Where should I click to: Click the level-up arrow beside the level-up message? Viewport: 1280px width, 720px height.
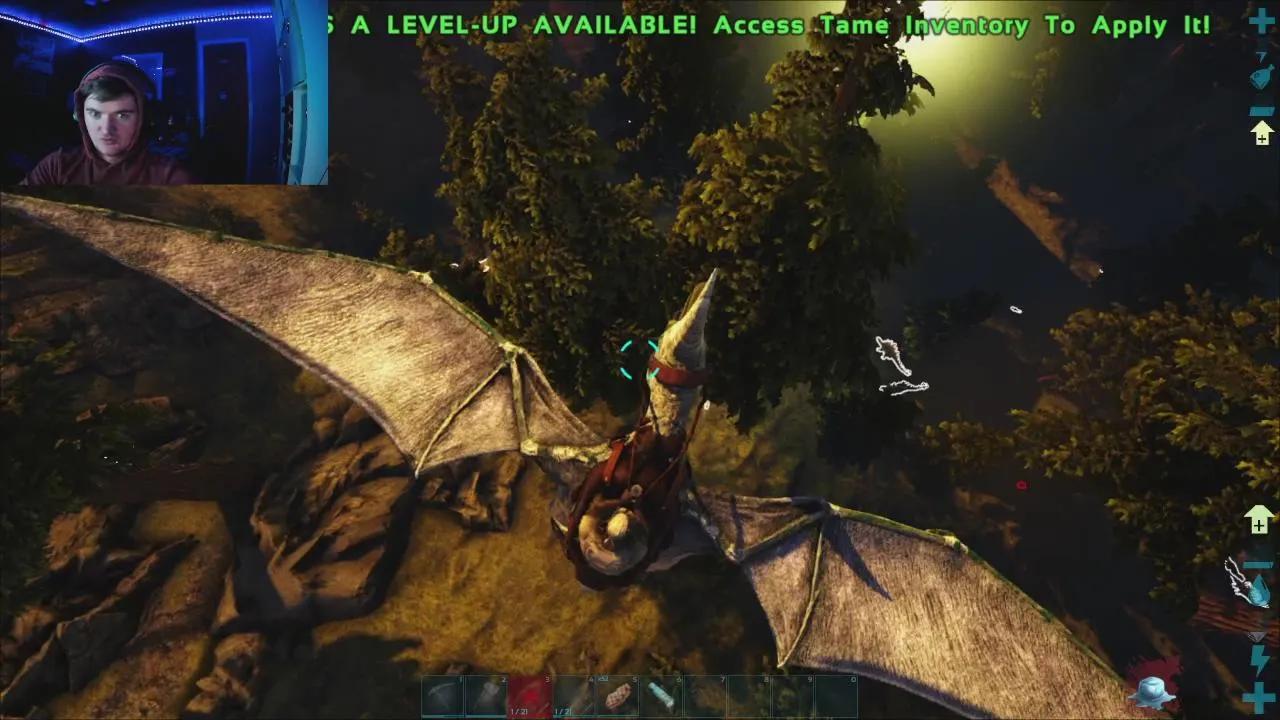click(1262, 133)
